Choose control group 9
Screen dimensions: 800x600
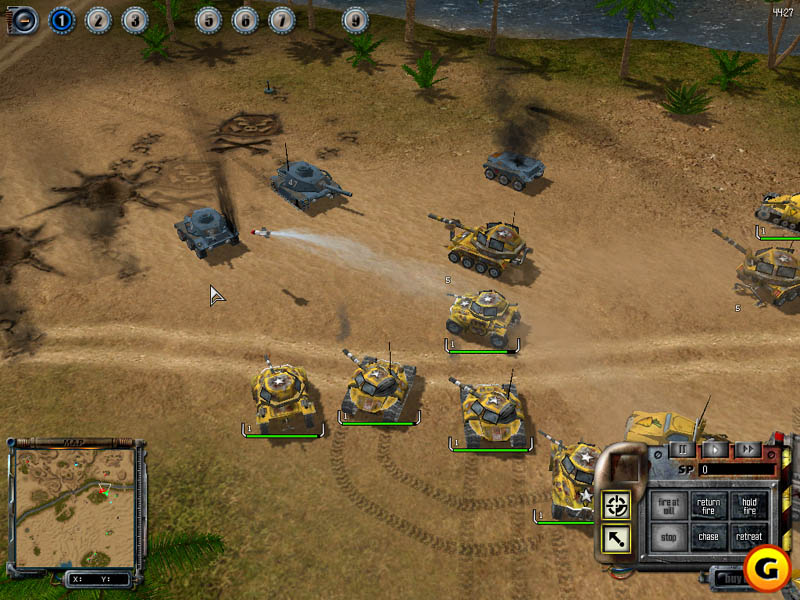355,18
